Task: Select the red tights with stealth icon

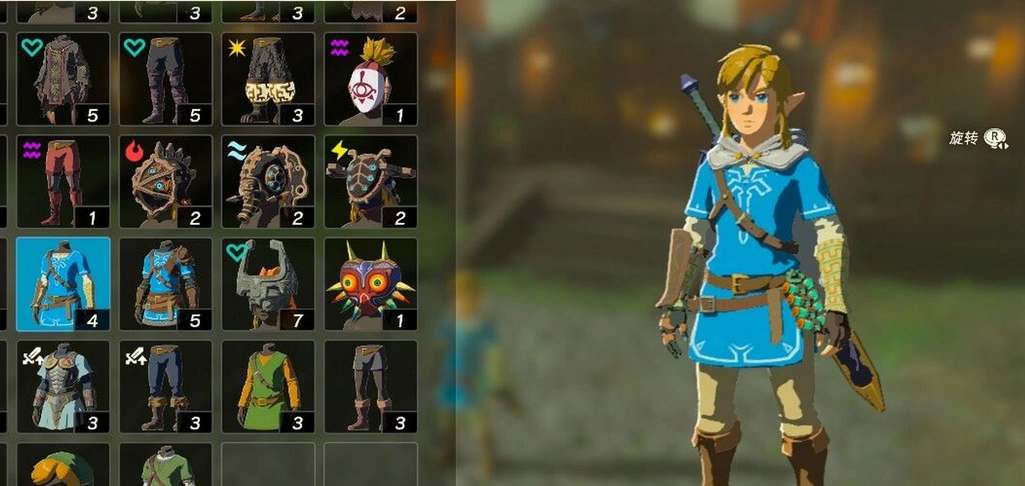Action: (x=63, y=182)
